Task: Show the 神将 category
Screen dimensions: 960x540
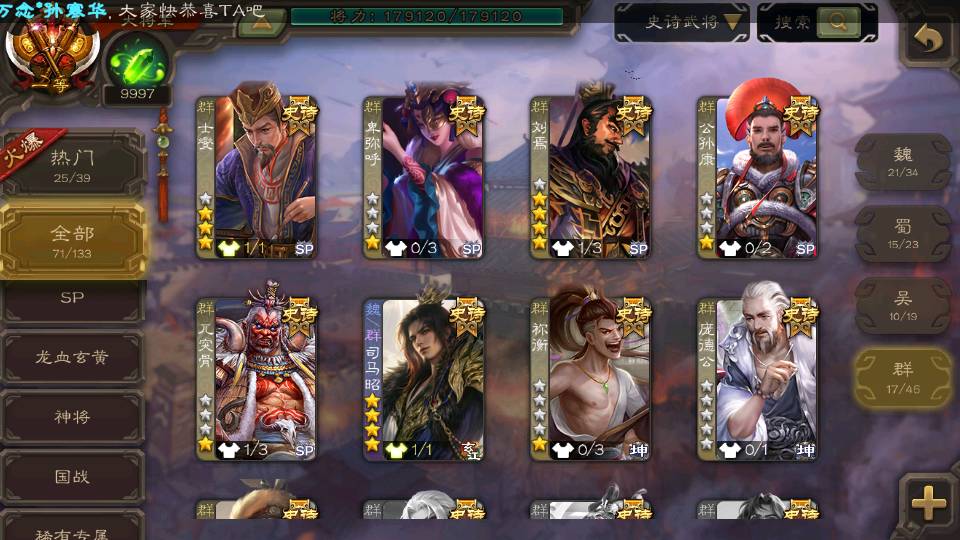Action: coord(72,417)
